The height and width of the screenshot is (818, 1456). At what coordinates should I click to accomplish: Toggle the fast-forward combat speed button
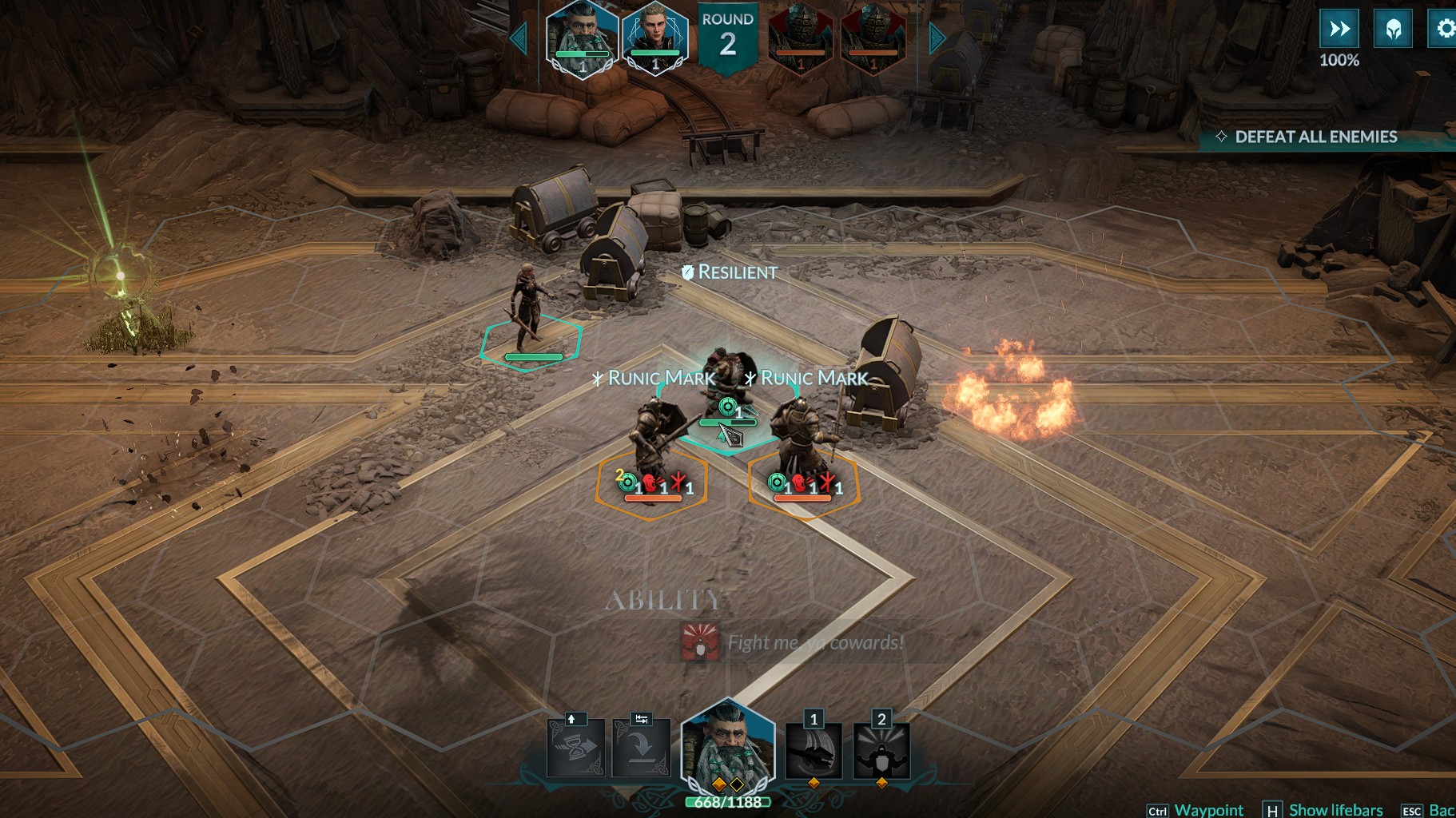click(x=1339, y=30)
